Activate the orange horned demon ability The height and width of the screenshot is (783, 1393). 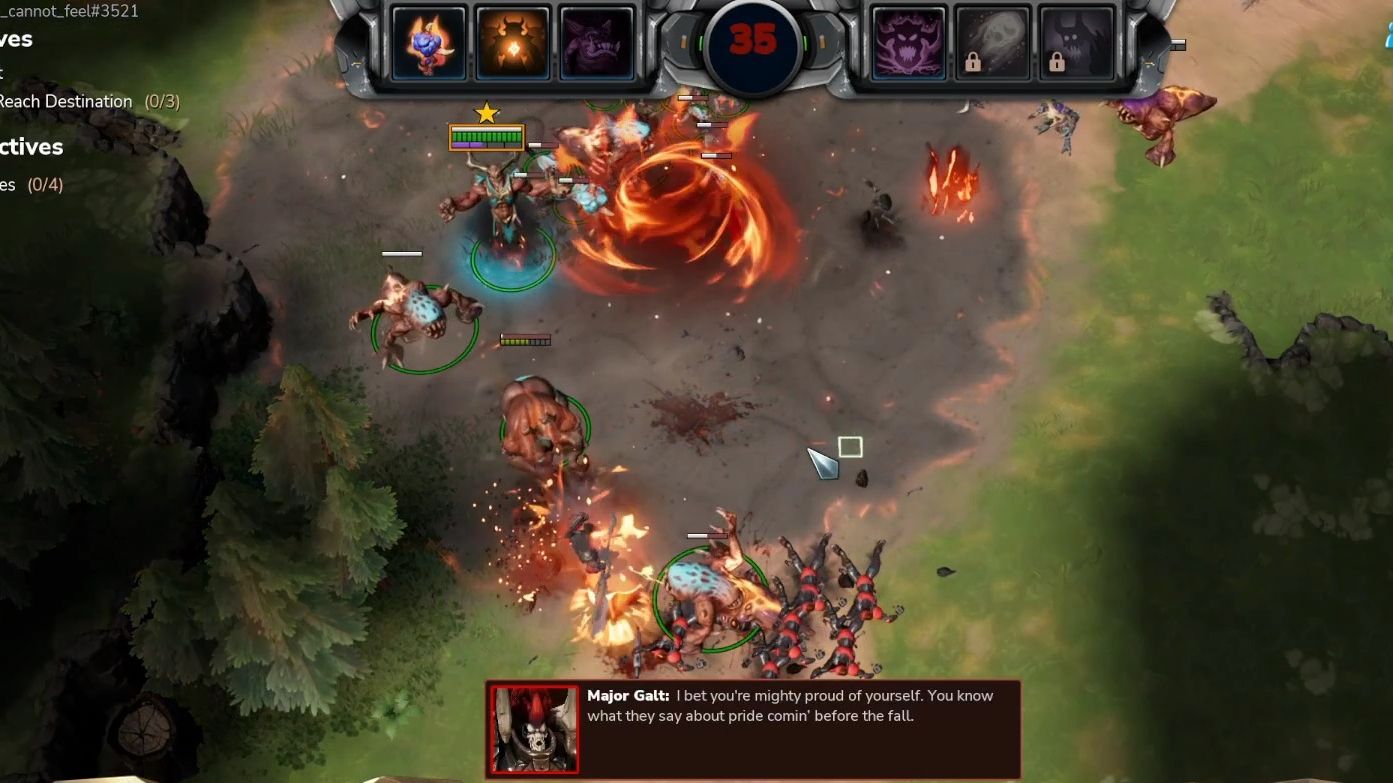coord(513,42)
